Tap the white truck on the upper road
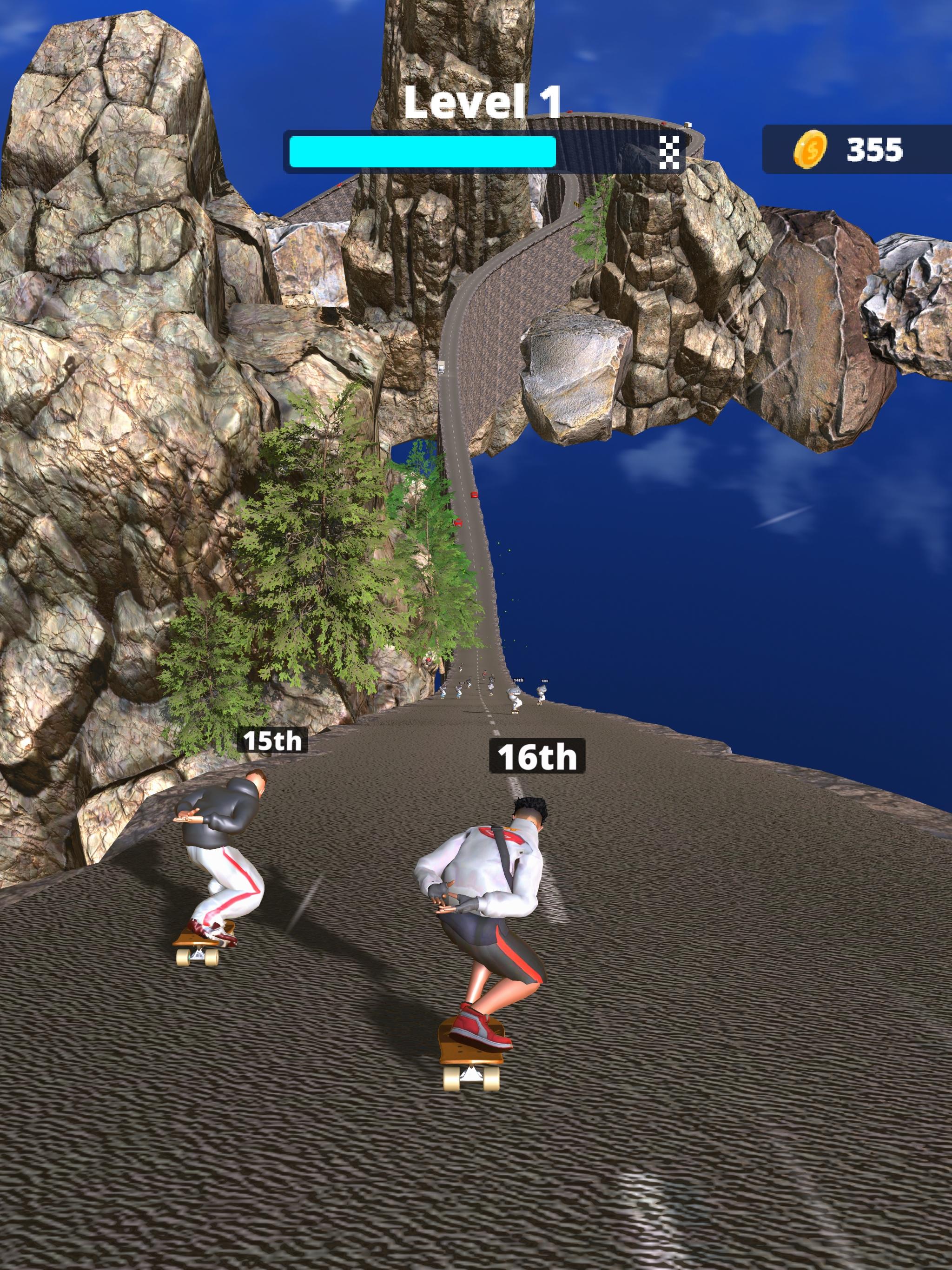 [x=442, y=367]
